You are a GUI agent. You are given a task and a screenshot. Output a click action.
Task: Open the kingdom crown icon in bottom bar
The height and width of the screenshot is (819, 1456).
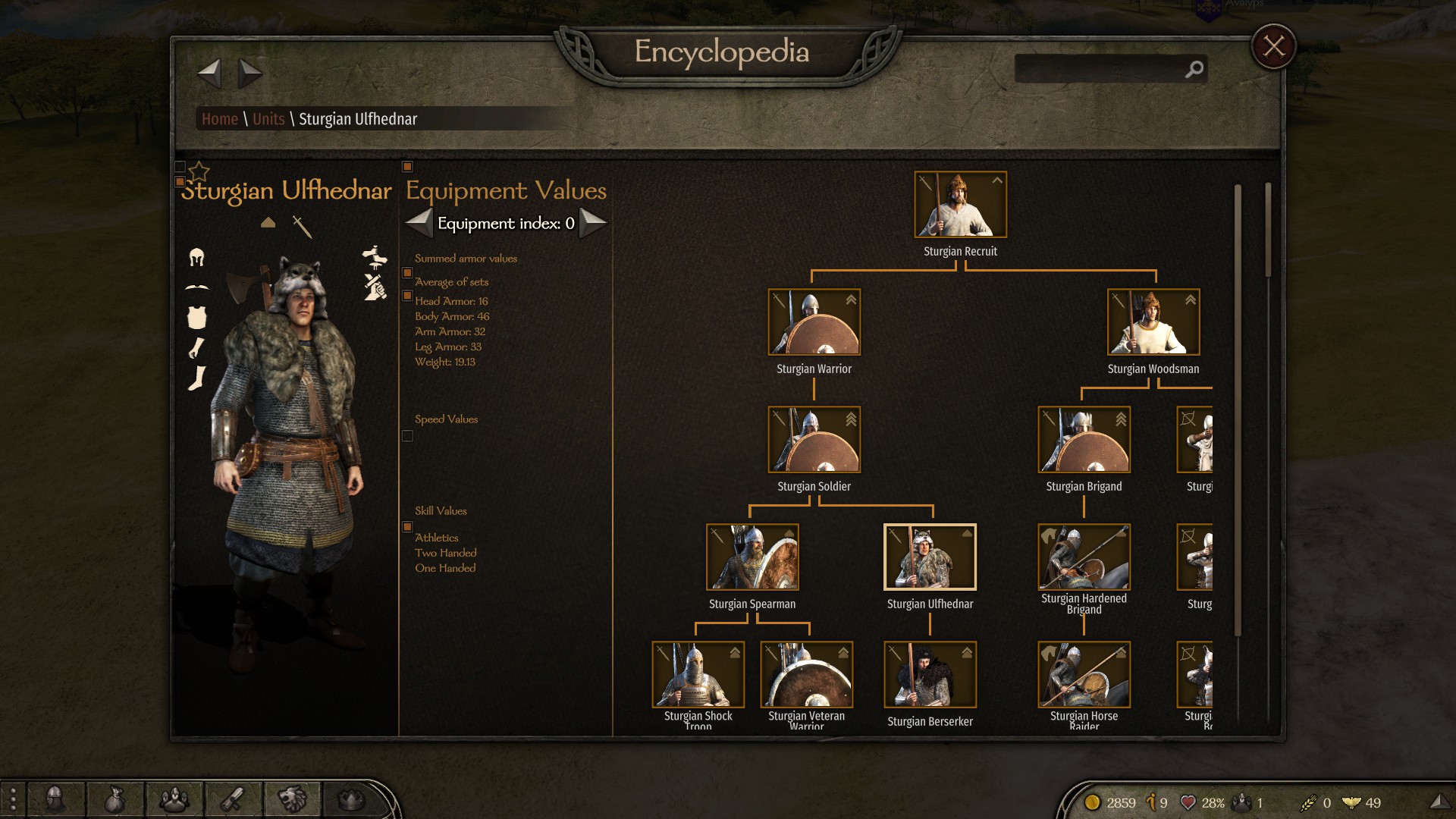point(351,799)
